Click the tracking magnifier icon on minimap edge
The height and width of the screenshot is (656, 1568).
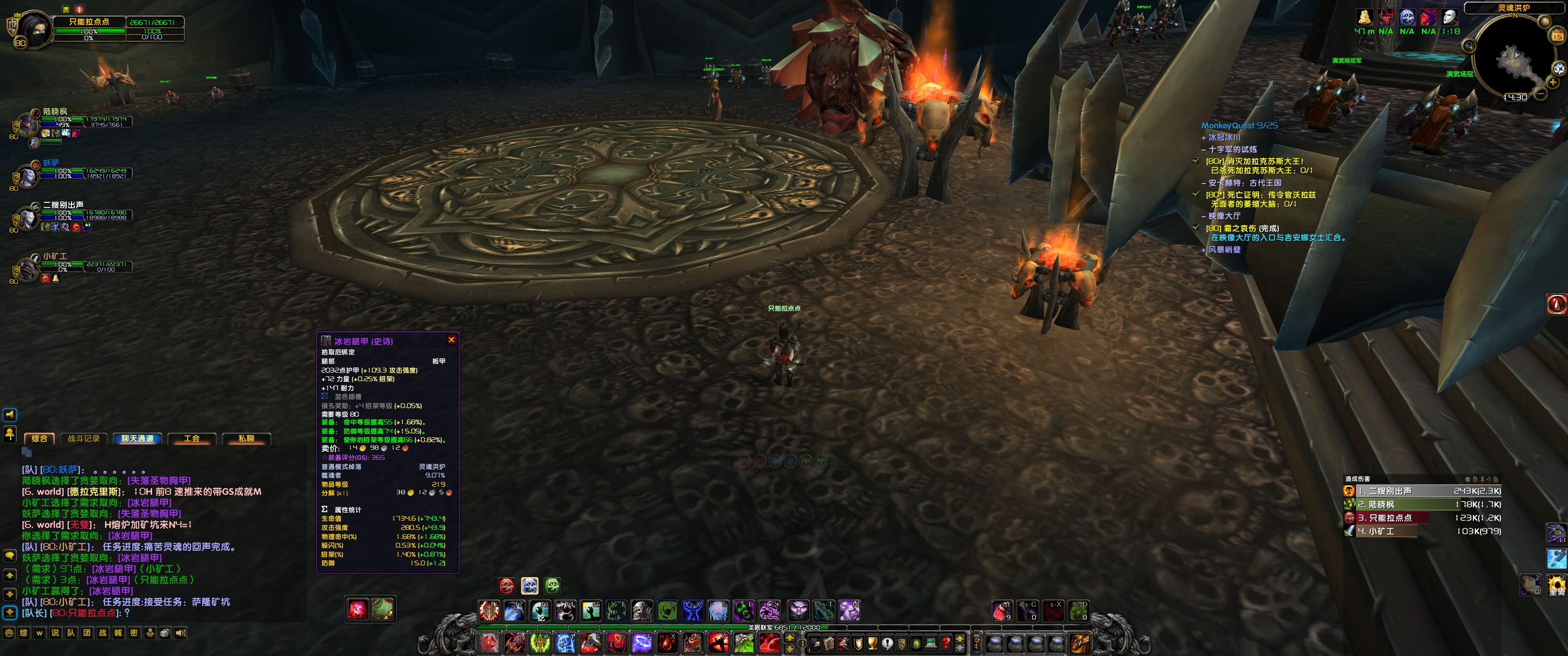point(1469,45)
